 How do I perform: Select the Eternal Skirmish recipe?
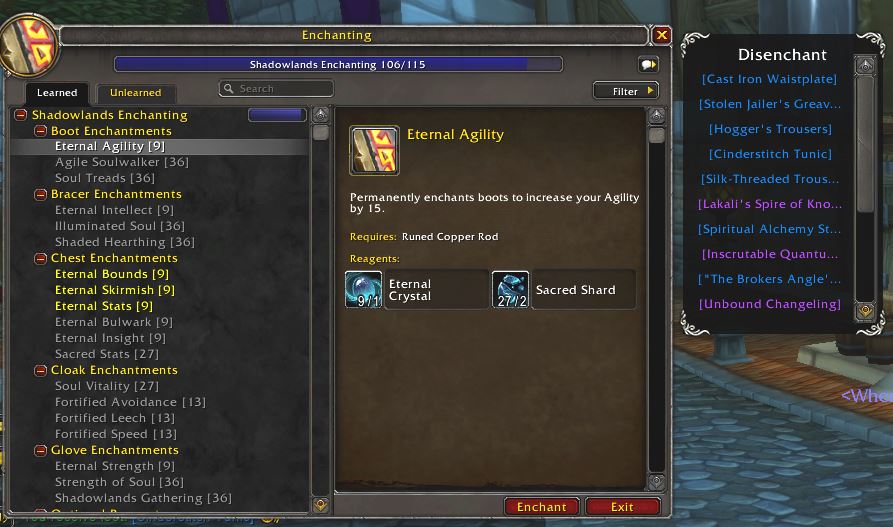point(115,290)
